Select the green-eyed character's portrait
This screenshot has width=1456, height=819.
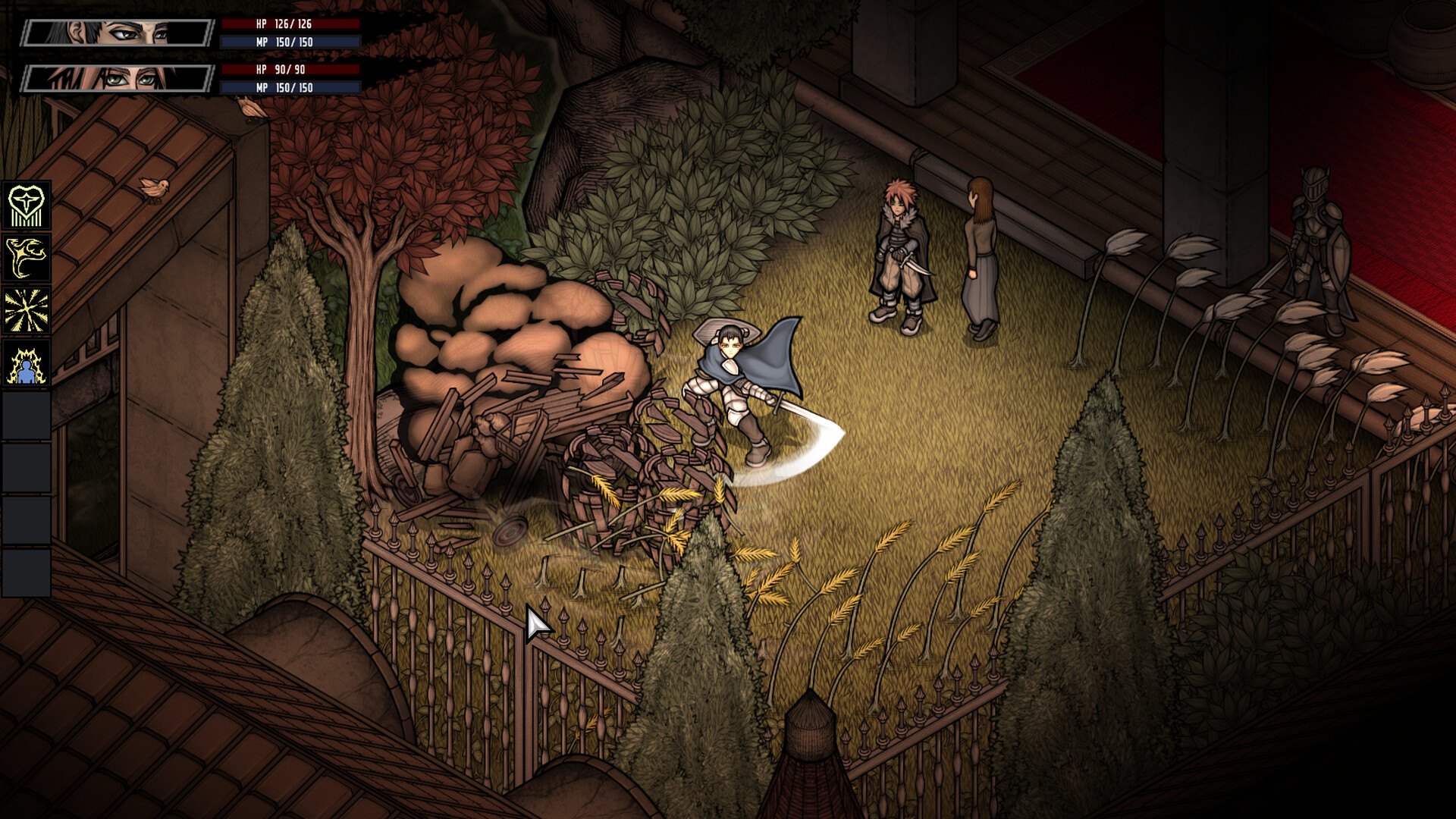click(x=114, y=80)
